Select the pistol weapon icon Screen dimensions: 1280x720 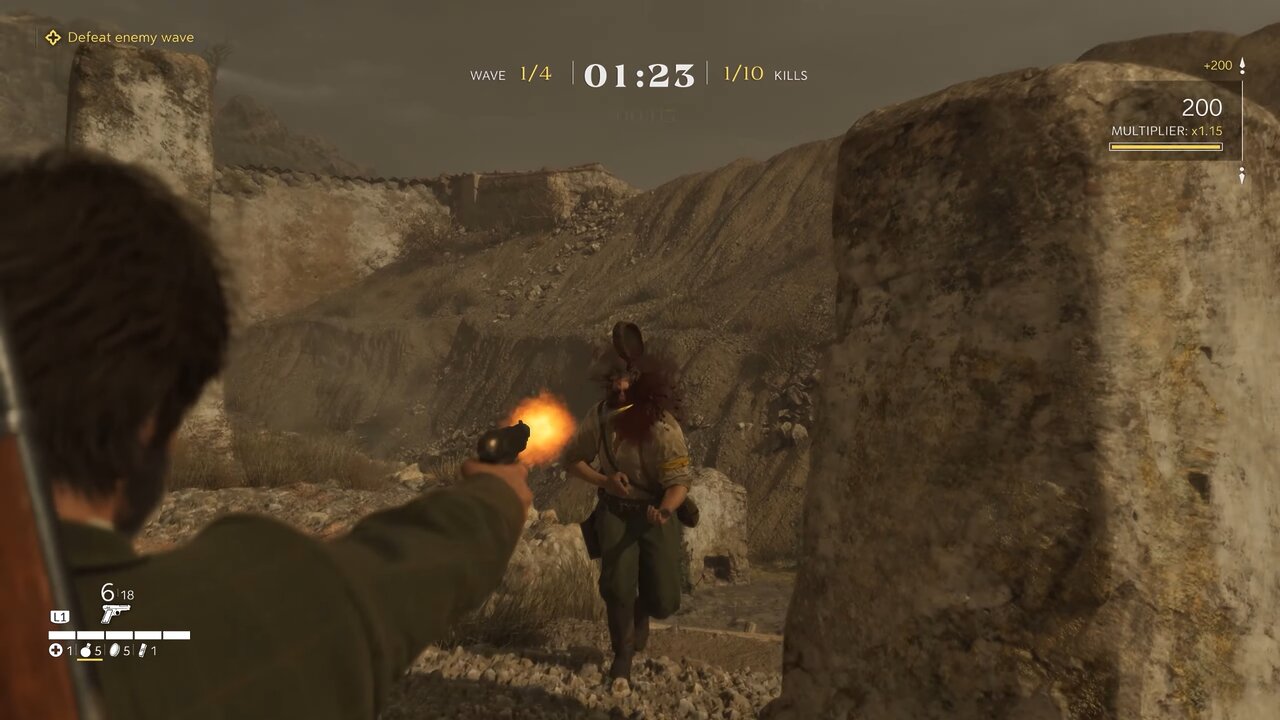(115, 613)
